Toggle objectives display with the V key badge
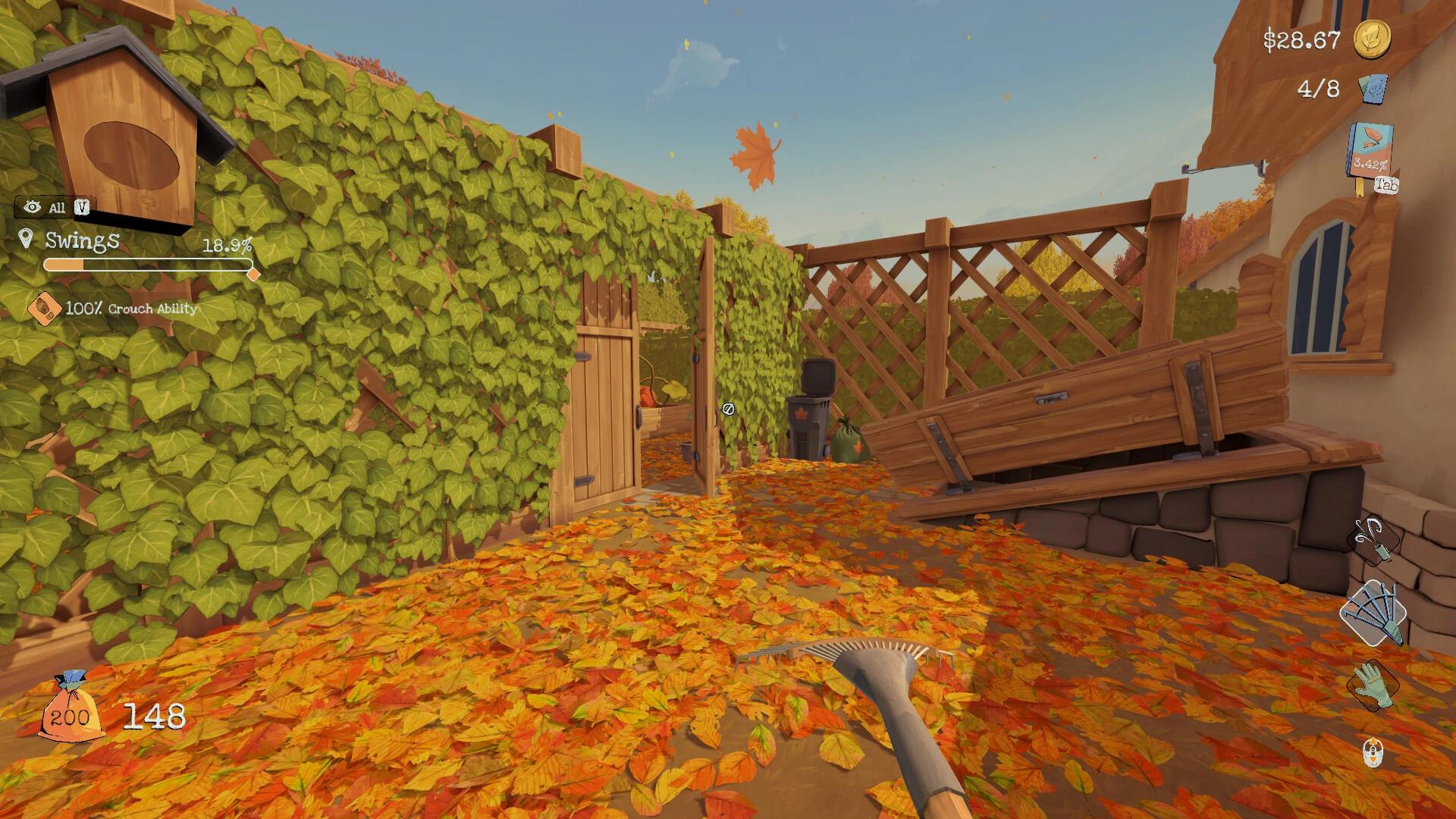 pos(83,206)
